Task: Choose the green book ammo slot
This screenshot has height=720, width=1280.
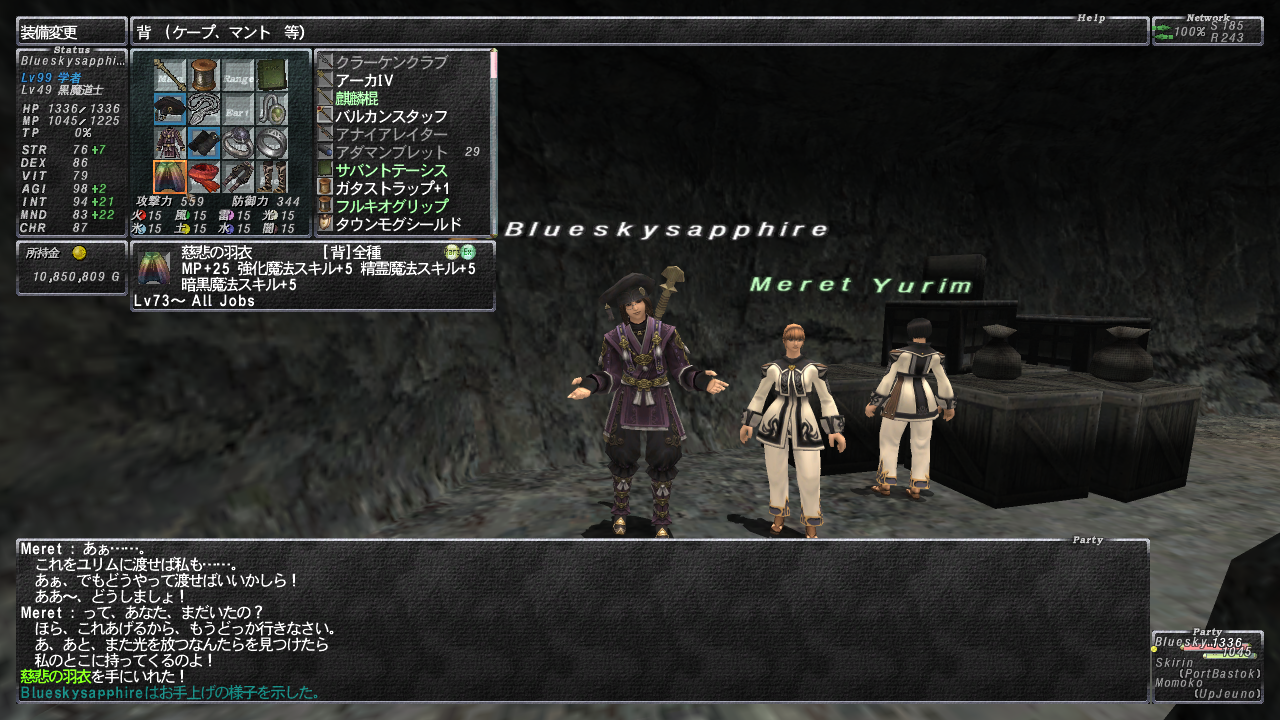Action: pyautogui.click(x=271, y=75)
